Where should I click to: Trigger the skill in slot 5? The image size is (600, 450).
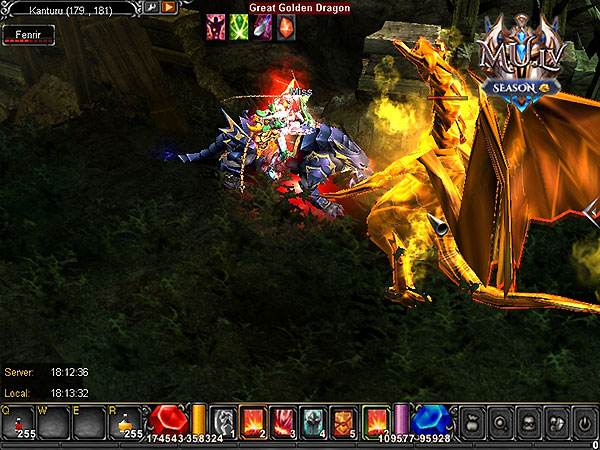click(x=343, y=422)
